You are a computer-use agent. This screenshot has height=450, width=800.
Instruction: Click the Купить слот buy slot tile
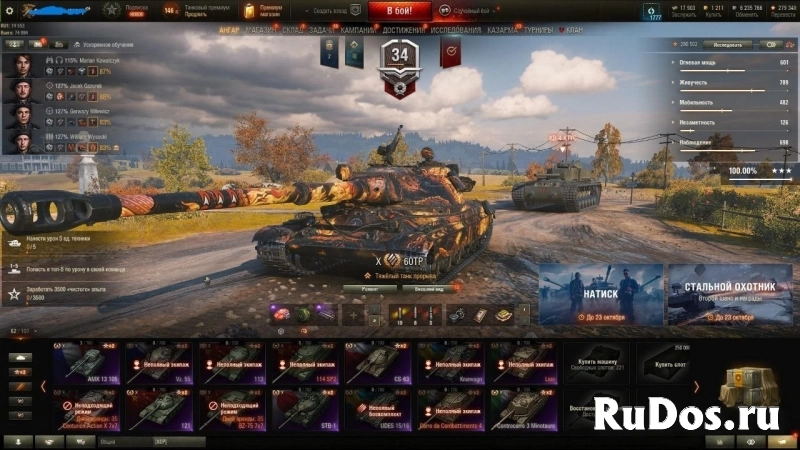pyautogui.click(x=665, y=361)
